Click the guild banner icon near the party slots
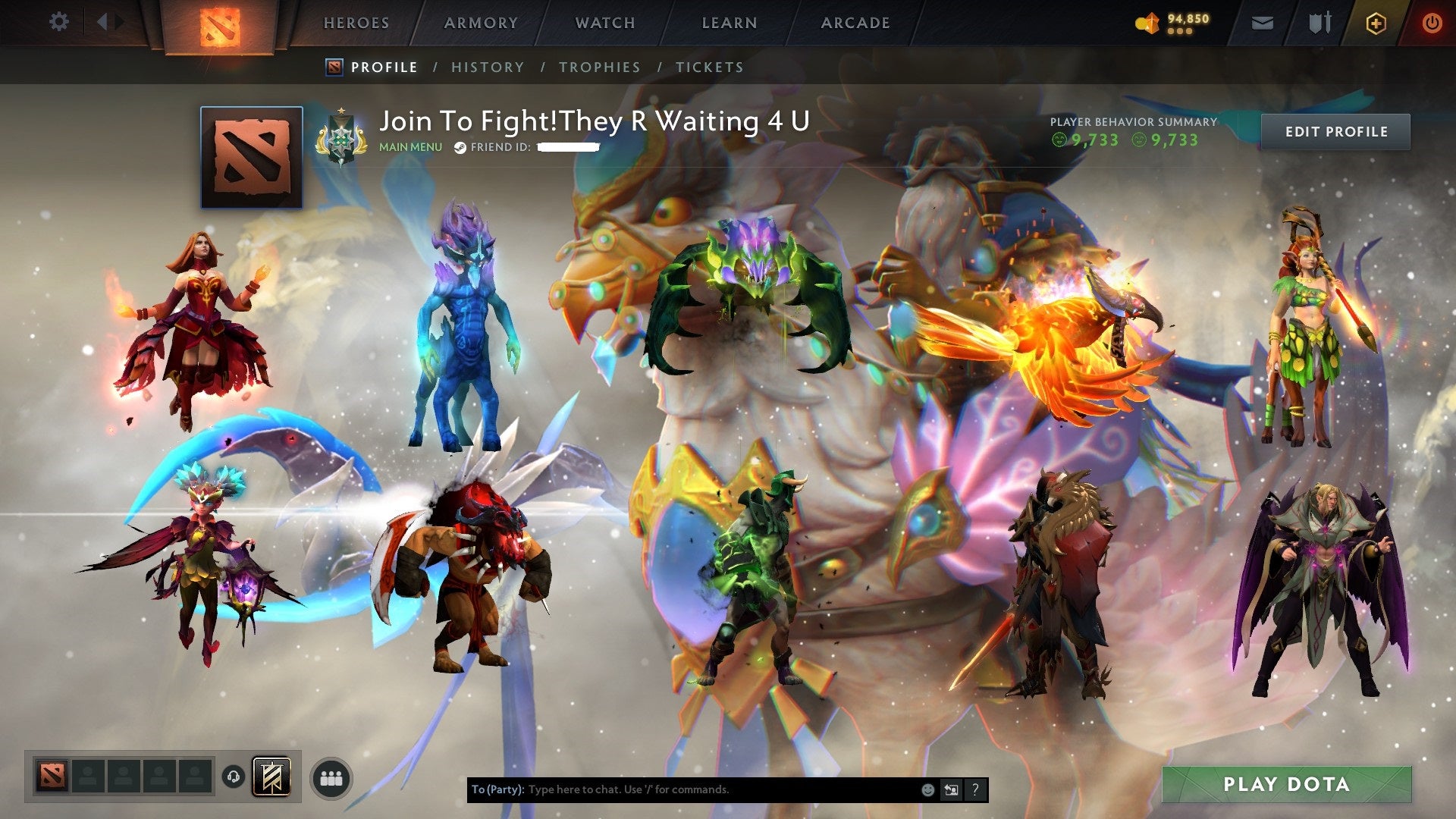Screen dimensions: 1456x819 click(x=271, y=777)
